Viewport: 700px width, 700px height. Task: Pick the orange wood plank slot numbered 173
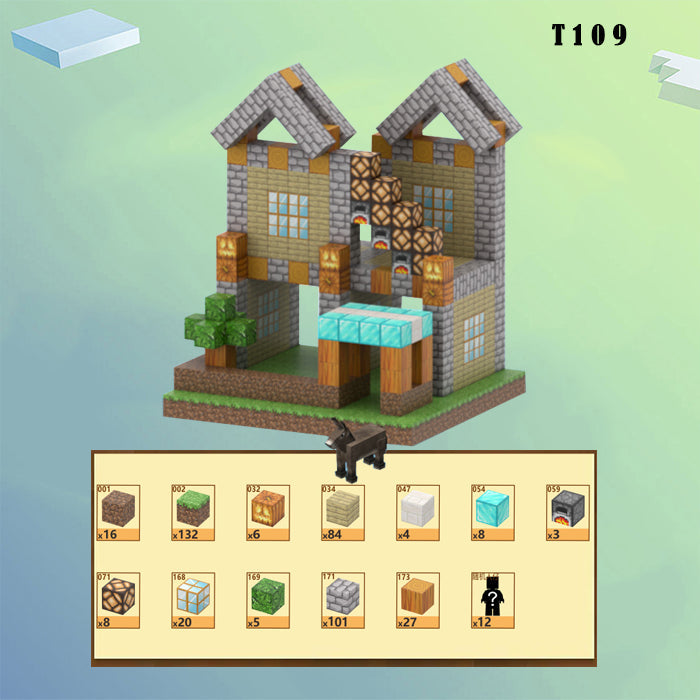pyautogui.click(x=418, y=597)
